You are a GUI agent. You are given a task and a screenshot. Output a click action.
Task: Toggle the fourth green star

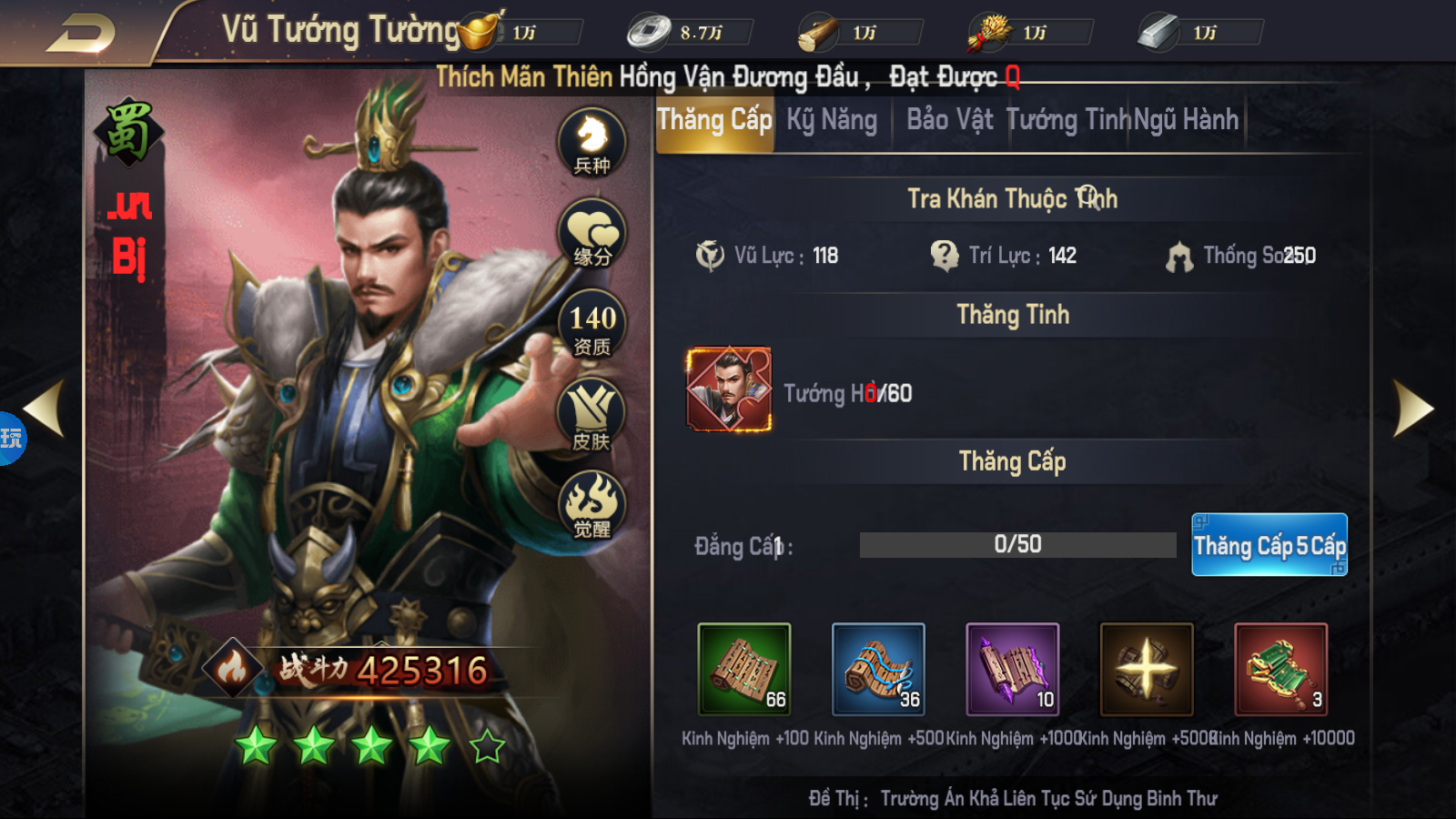(430, 747)
